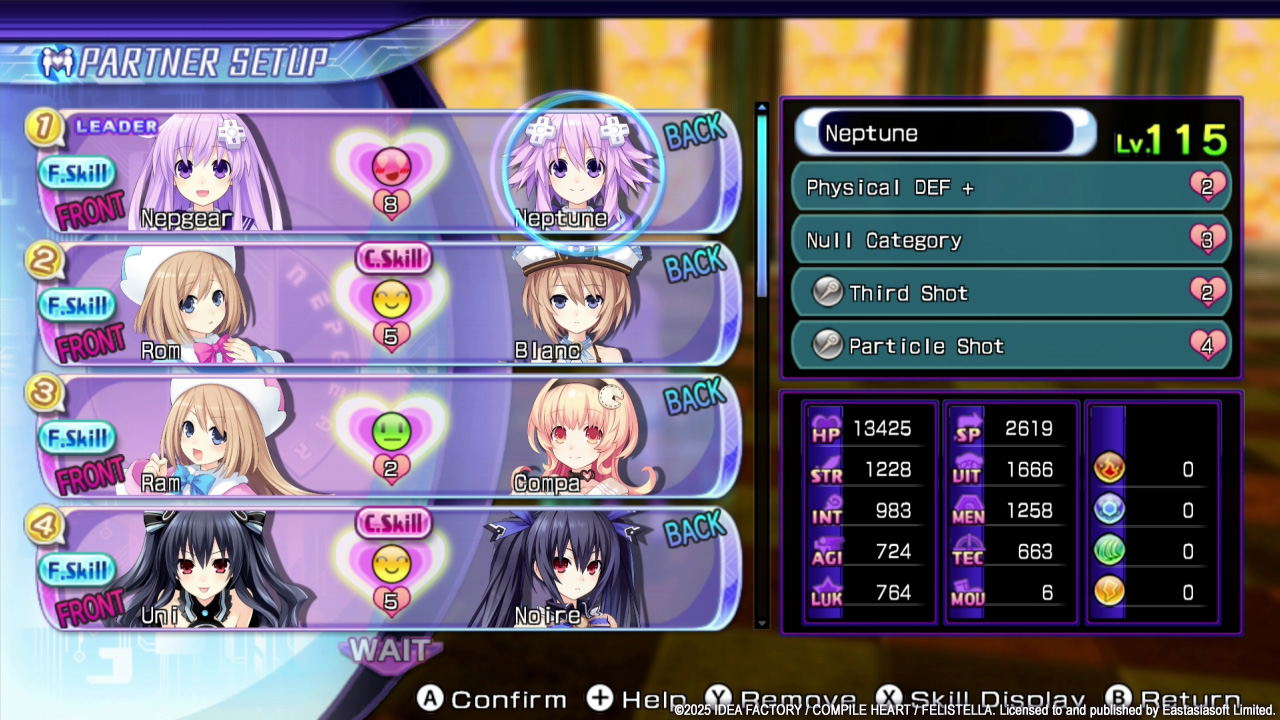Image resolution: width=1280 pixels, height=720 pixels.
Task: Open the Physical DEF + skill row
Action: pyautogui.click(x=1010, y=187)
